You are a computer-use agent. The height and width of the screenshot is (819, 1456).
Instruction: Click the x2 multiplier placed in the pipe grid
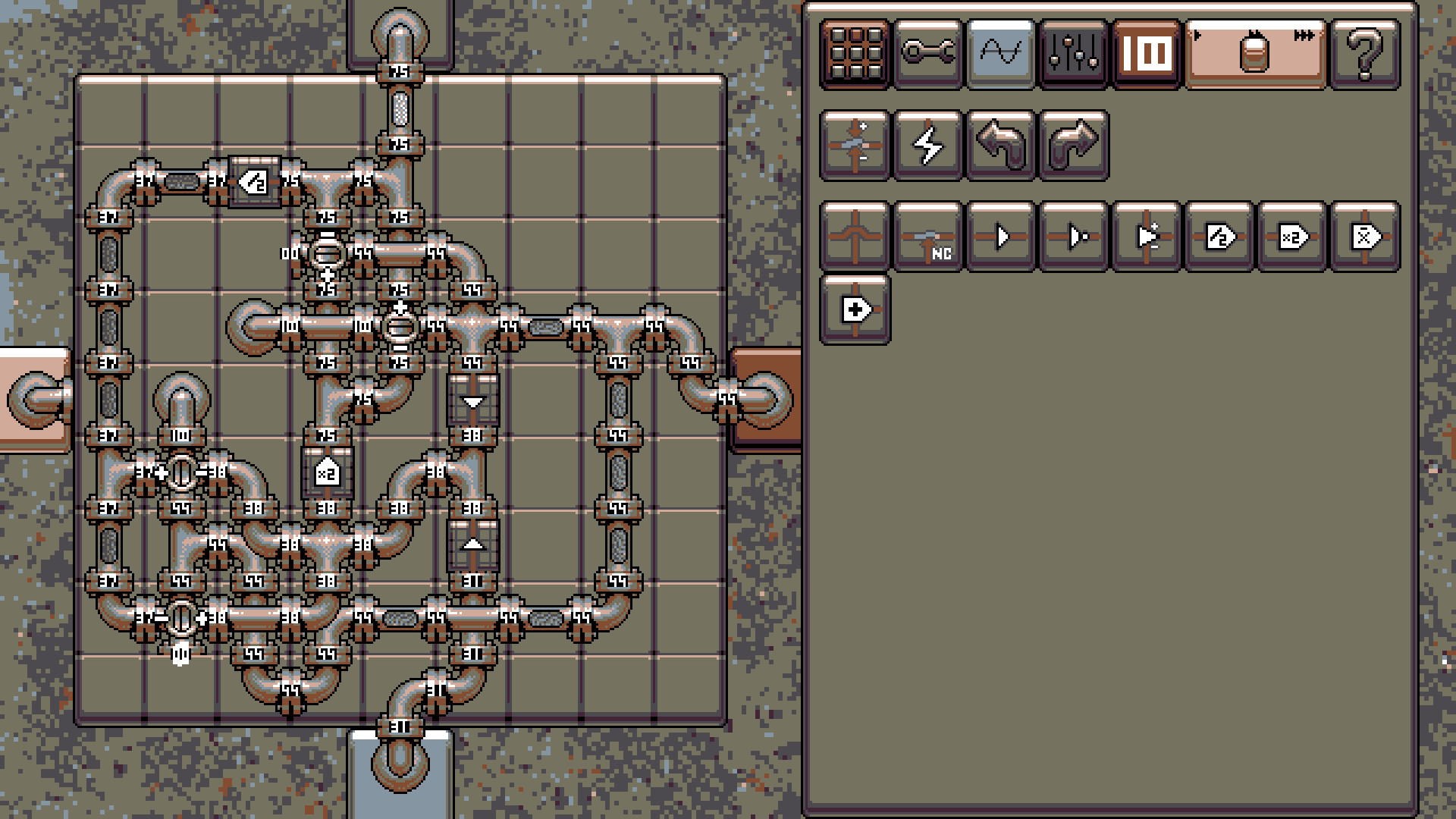coord(326,474)
